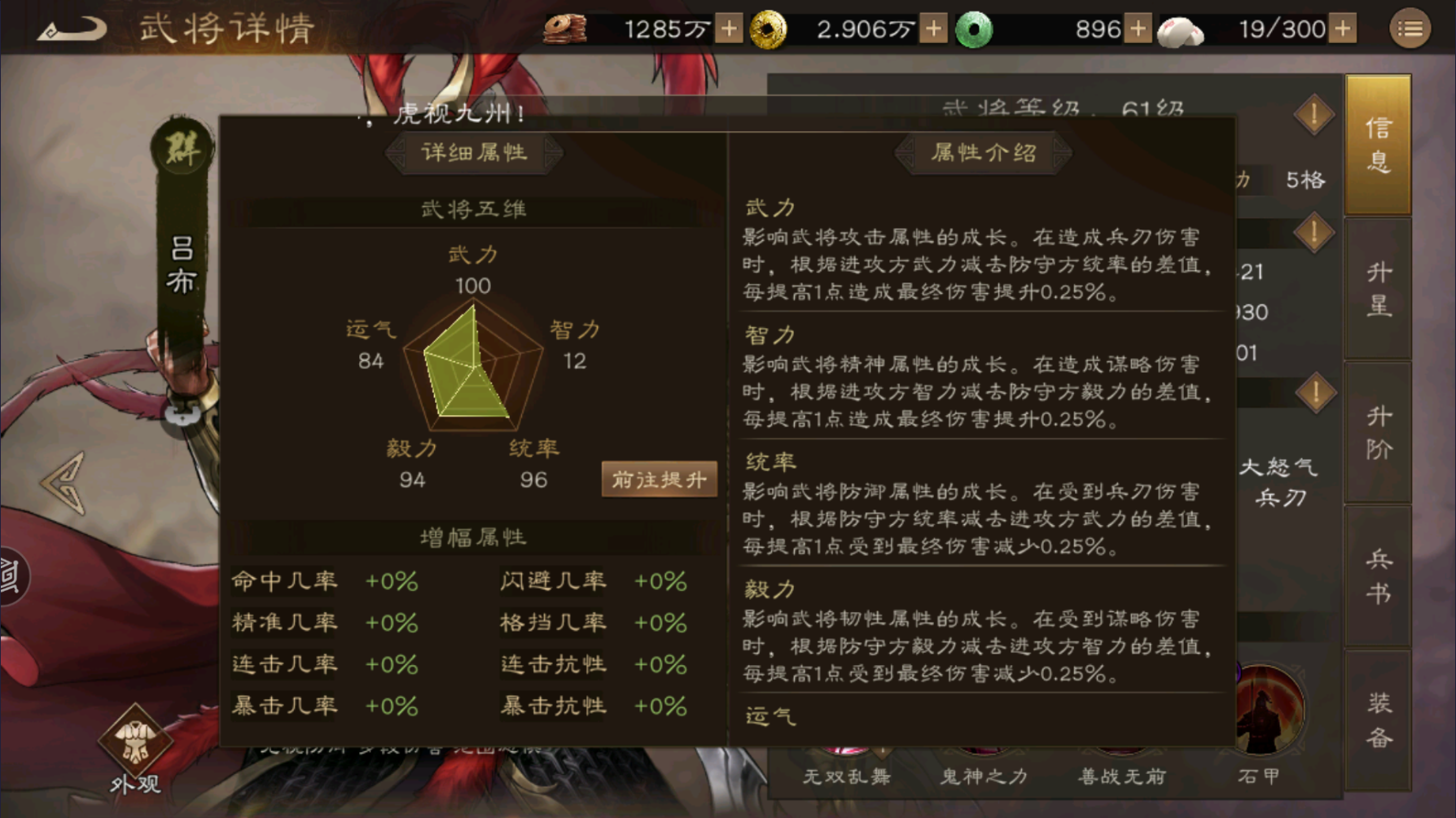1456x818 pixels.
Task: Open the 外观 appearance icon
Action: pos(135,745)
